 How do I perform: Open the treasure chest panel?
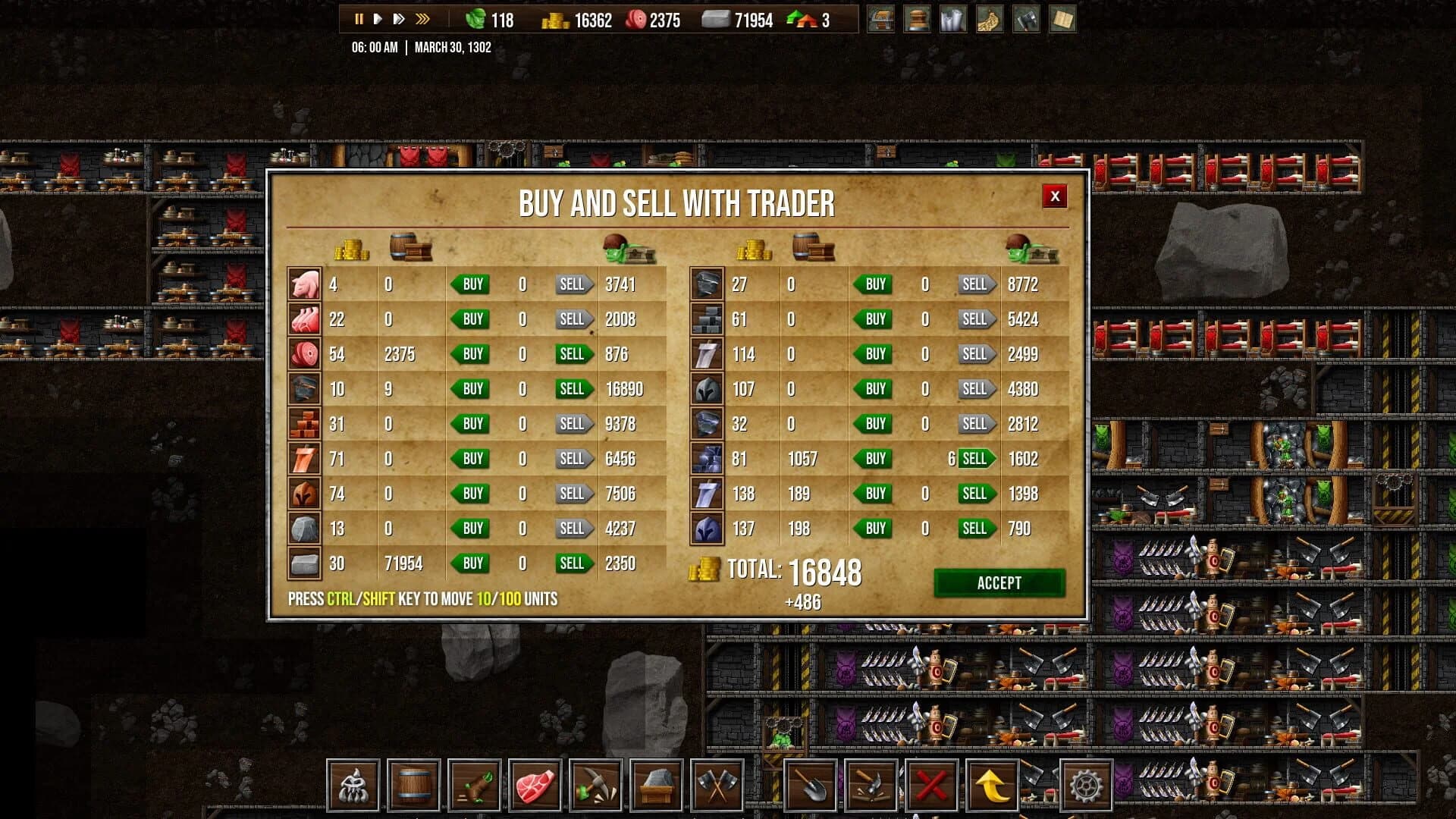pyautogui.click(x=881, y=20)
